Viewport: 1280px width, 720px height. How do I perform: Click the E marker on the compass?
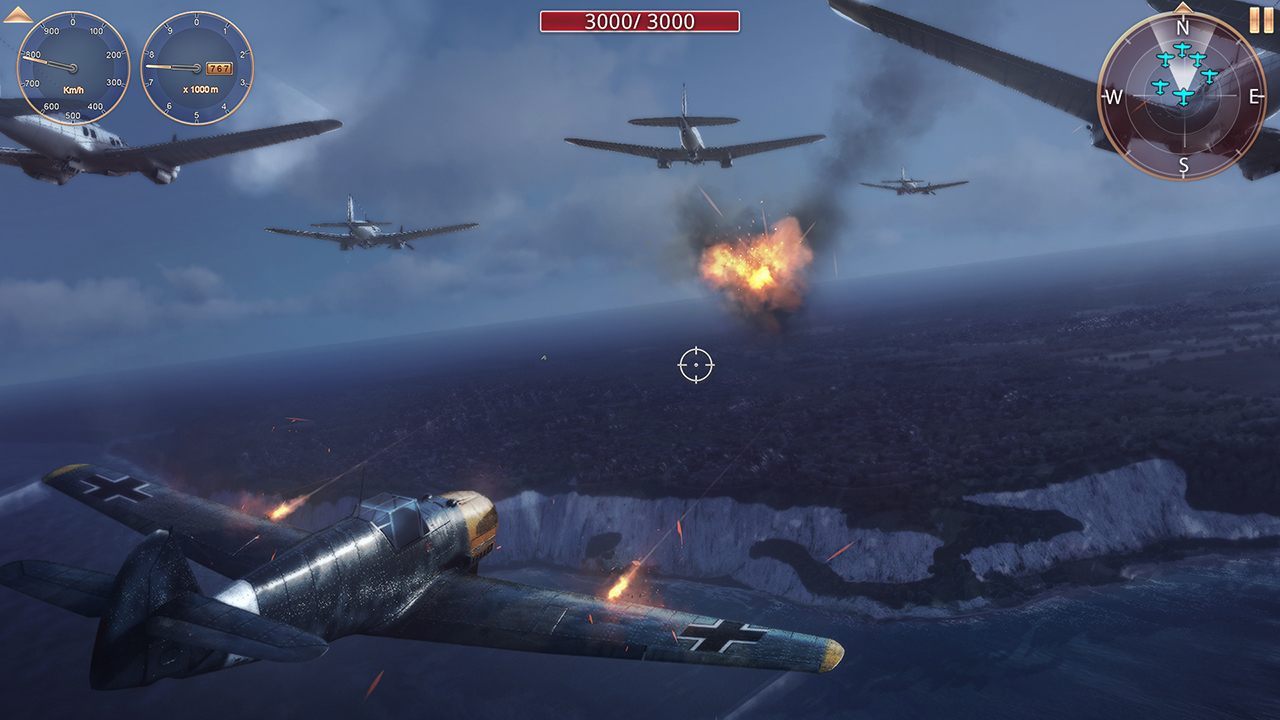(1256, 97)
